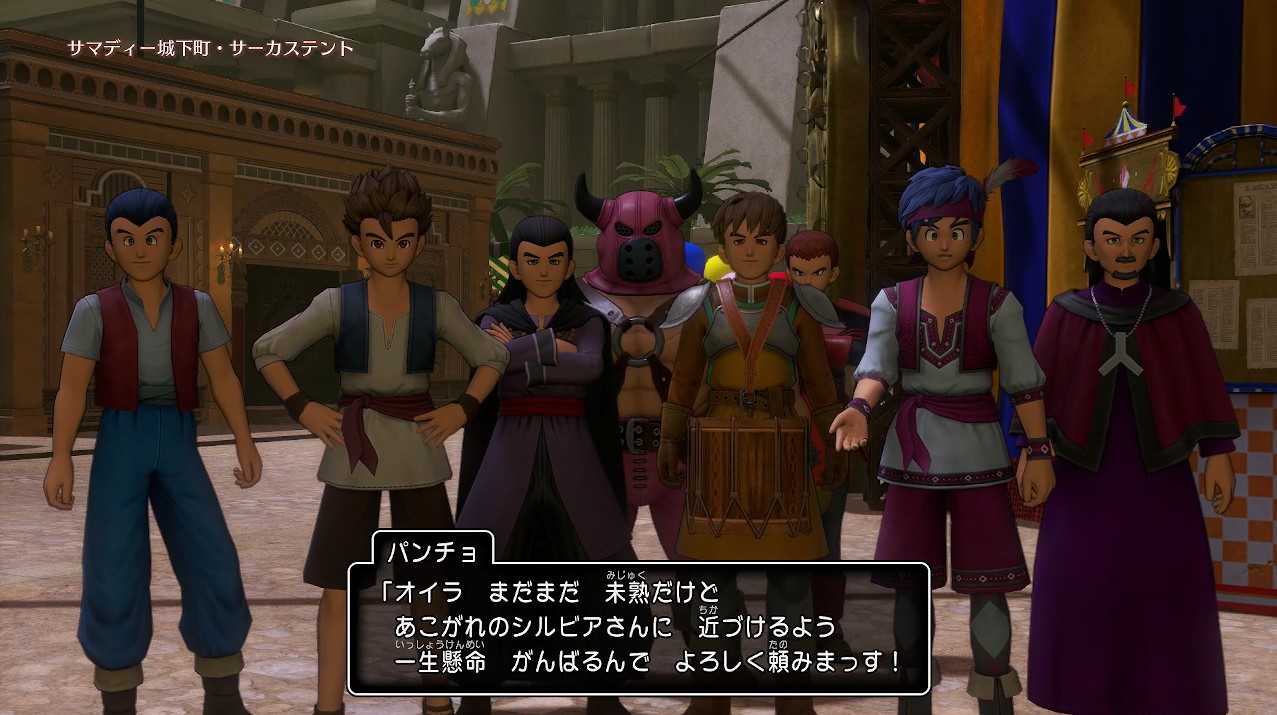
Task: Advance パンチョ's dialogue text box
Action: pos(638,629)
